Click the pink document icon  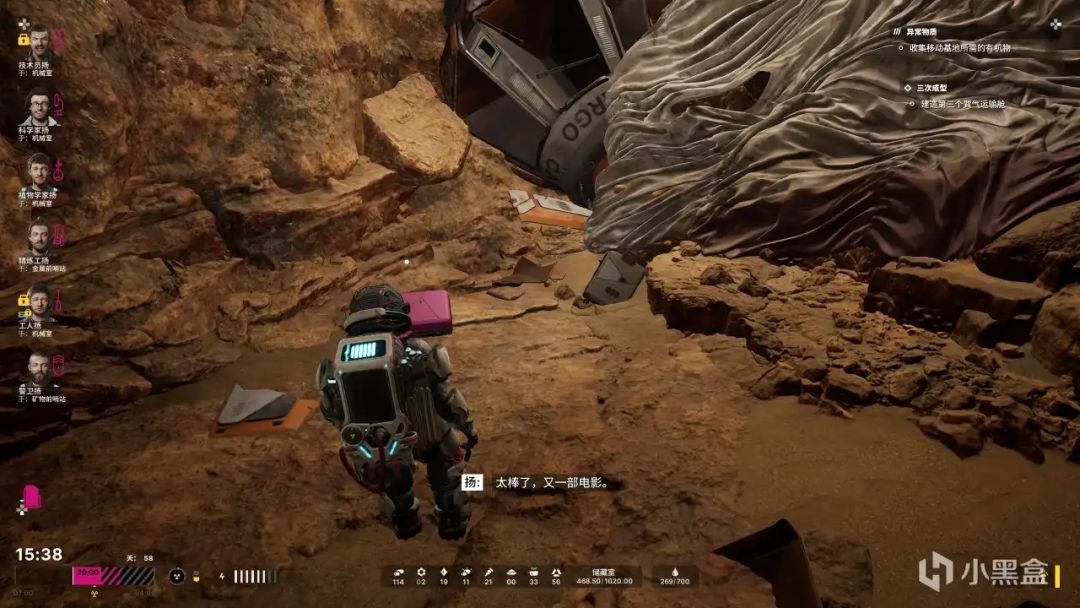coord(32,496)
